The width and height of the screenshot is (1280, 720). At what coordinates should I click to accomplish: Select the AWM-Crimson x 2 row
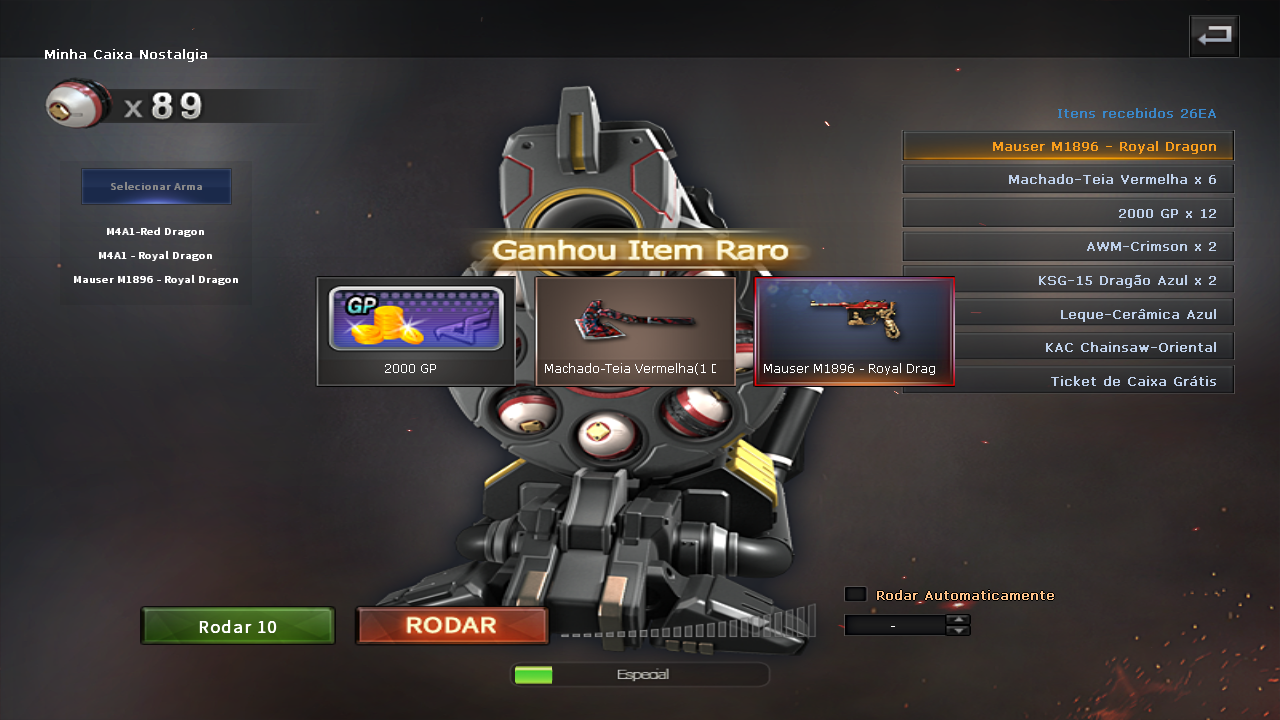click(1068, 246)
